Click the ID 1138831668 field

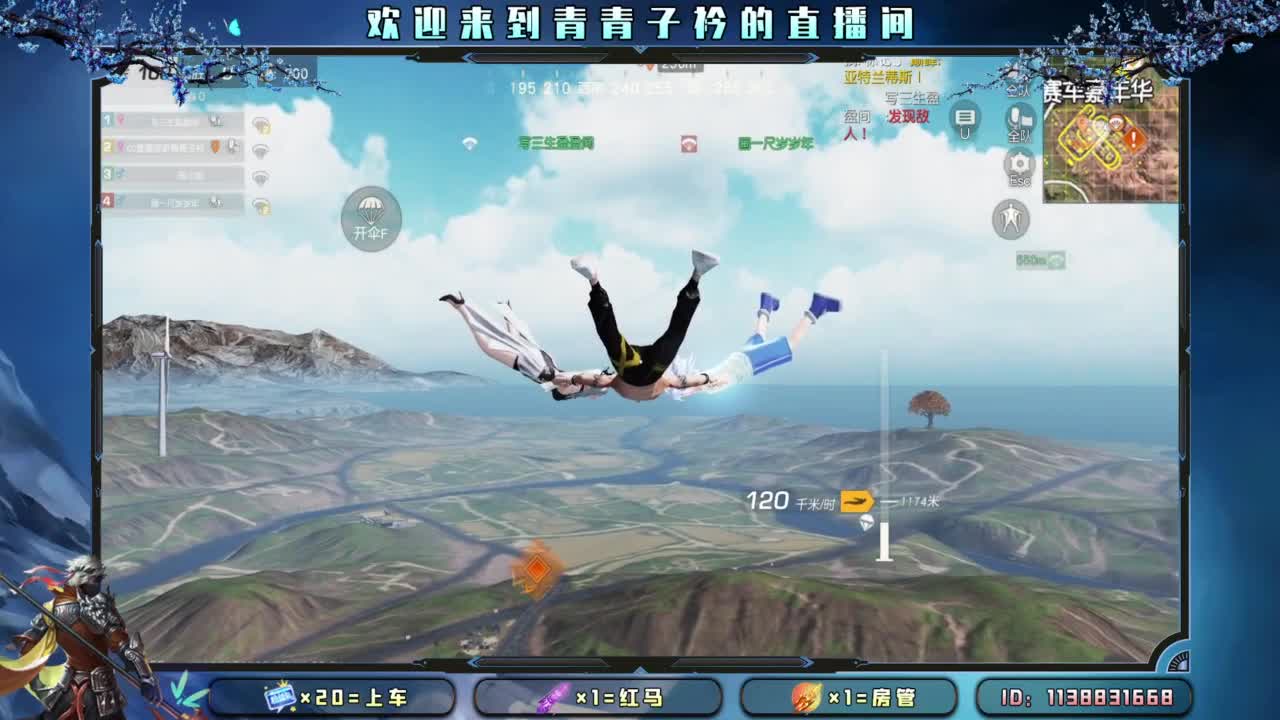click(1088, 698)
